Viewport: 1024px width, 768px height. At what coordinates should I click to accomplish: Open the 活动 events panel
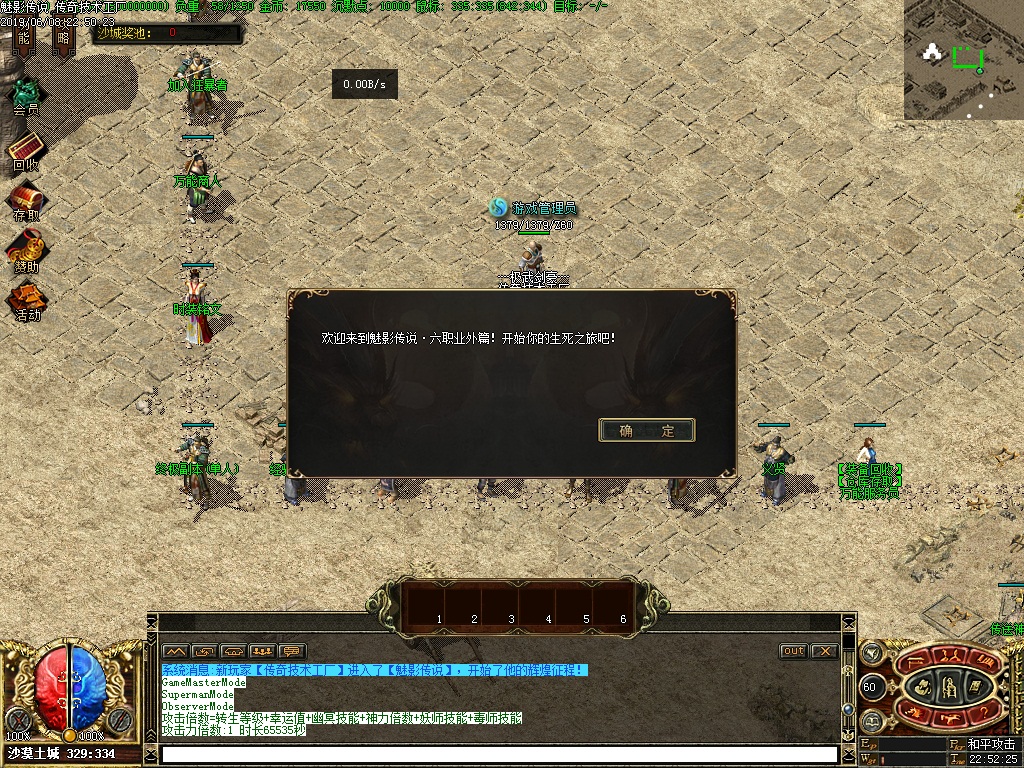coord(26,300)
